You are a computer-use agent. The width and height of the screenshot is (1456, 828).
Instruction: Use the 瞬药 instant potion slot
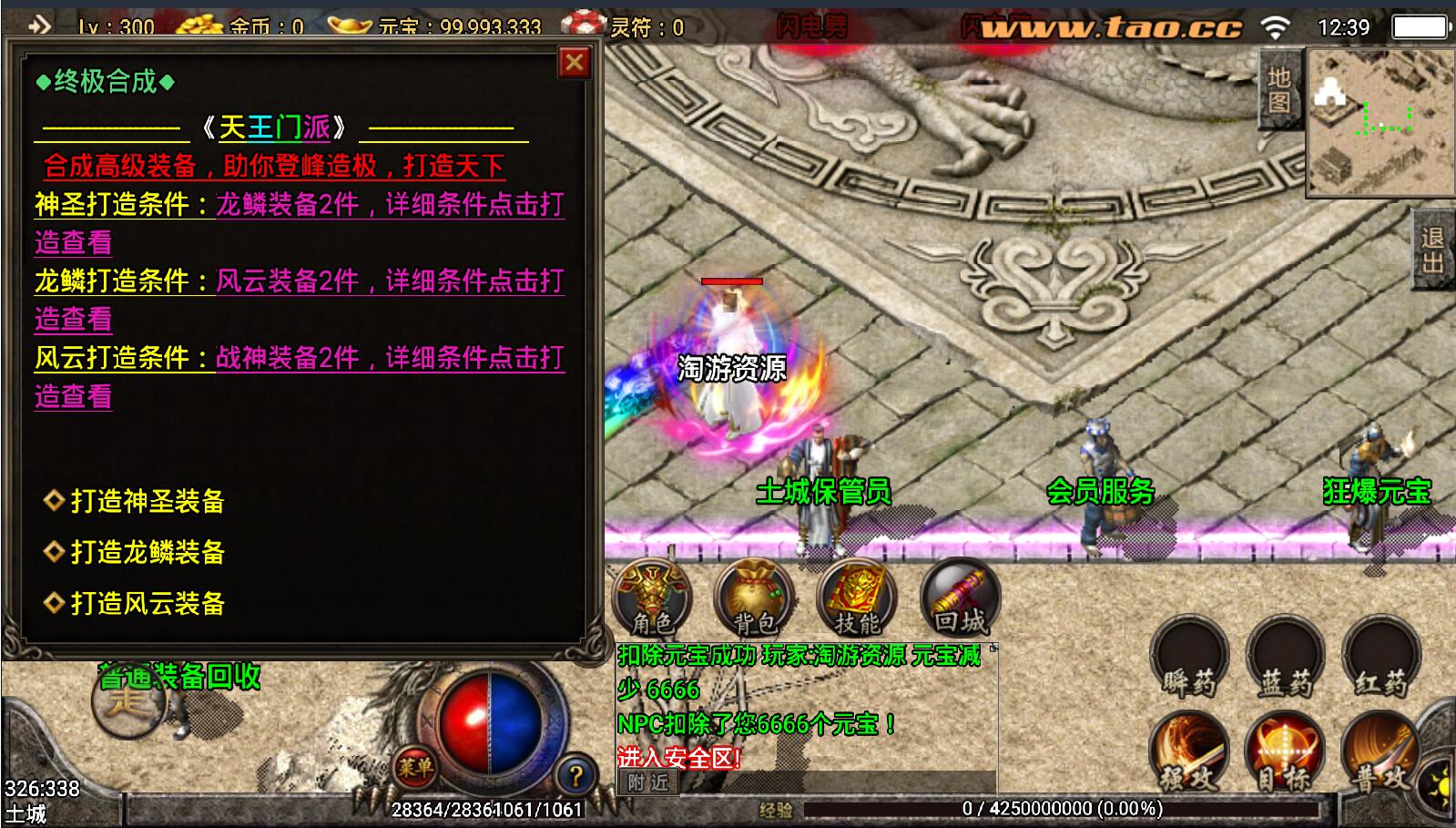[1189, 659]
